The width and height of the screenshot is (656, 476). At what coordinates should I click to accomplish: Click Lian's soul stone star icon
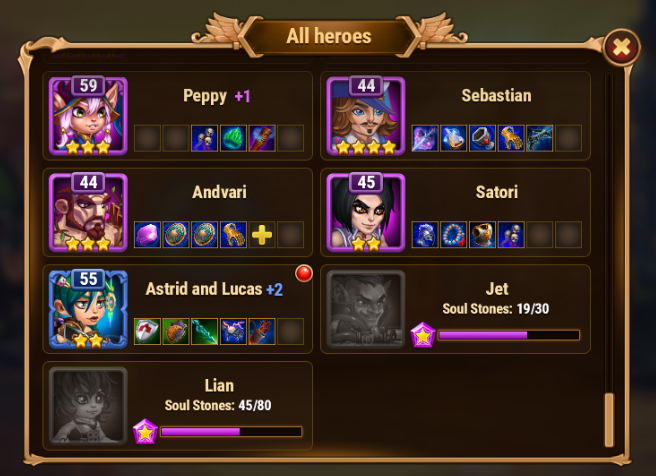[x=145, y=432]
